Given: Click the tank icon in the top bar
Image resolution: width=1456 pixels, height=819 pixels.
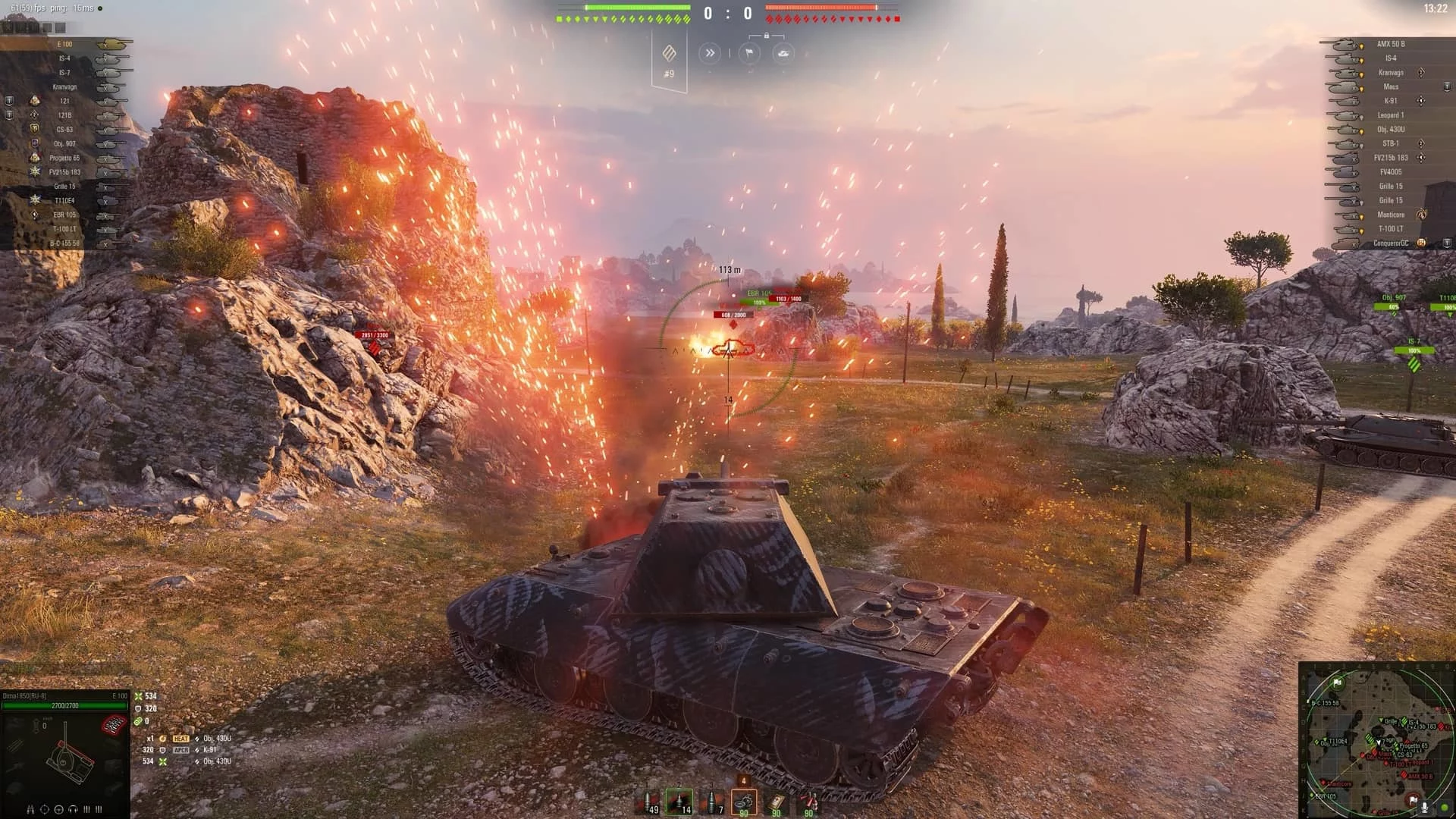Looking at the screenshot, I should [783, 53].
